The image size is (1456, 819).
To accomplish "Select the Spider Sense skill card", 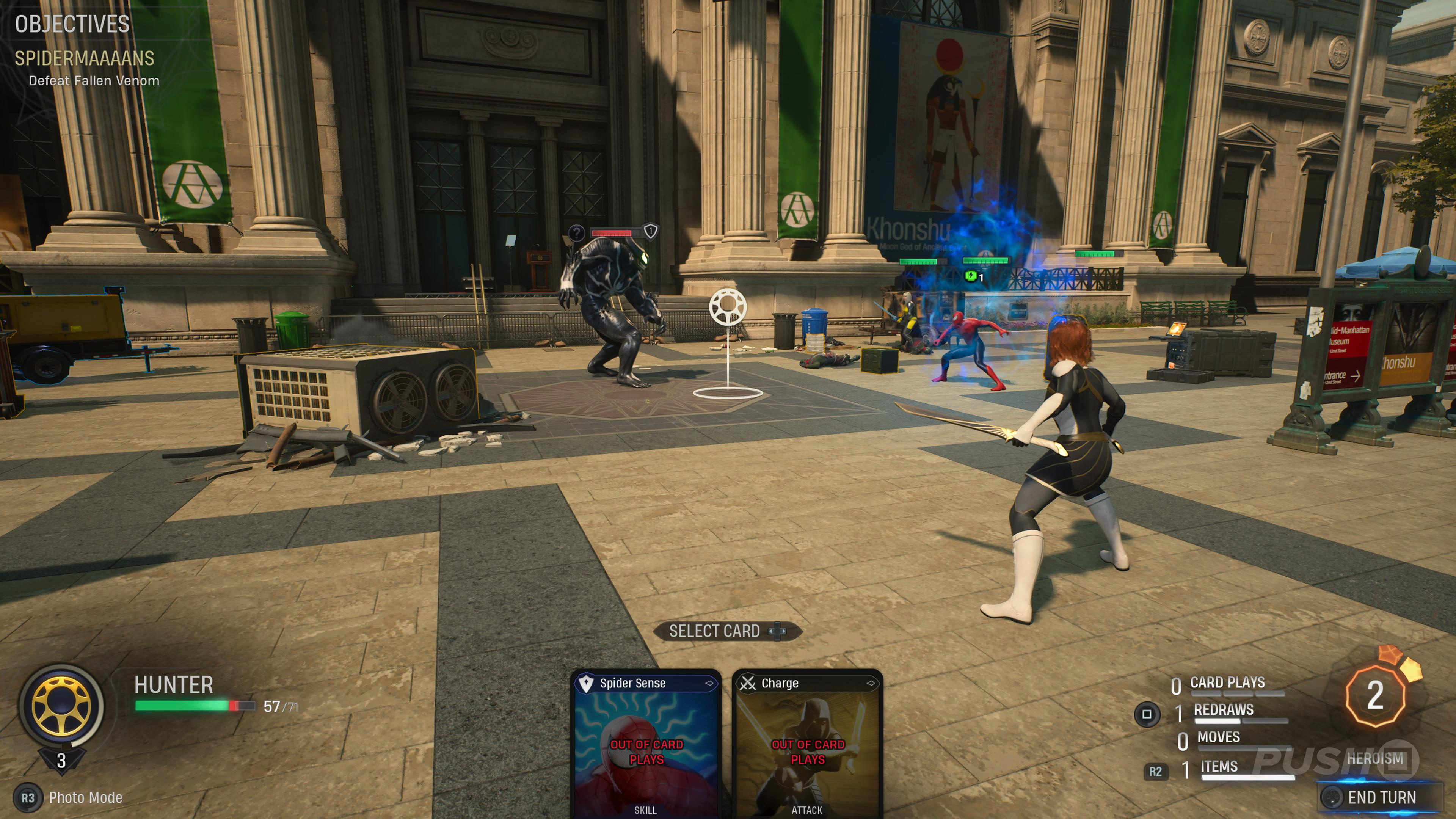I will (x=645, y=743).
